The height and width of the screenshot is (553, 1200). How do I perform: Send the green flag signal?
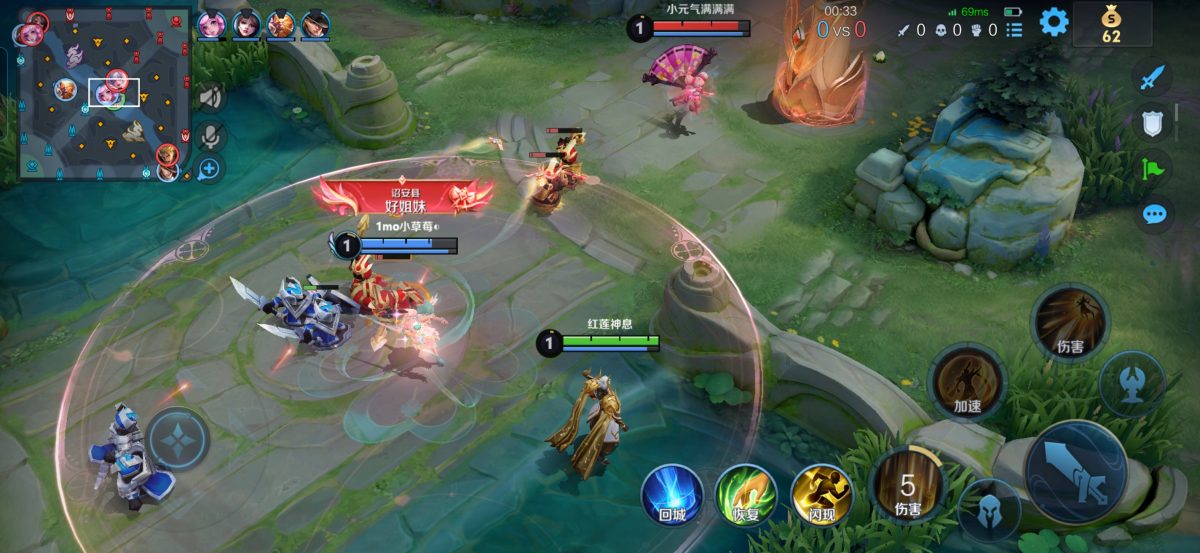coord(1155,169)
